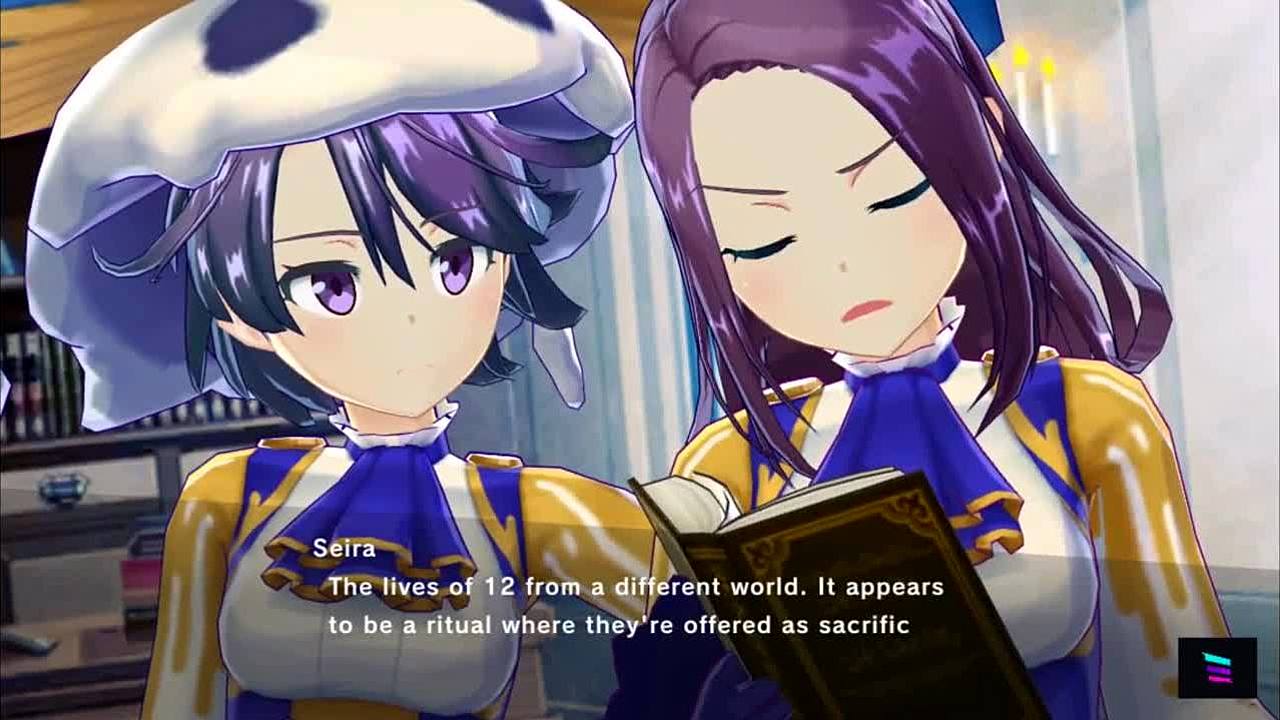
Task: Click the channel watermark logo with three colored stripes
Action: 1216,667
